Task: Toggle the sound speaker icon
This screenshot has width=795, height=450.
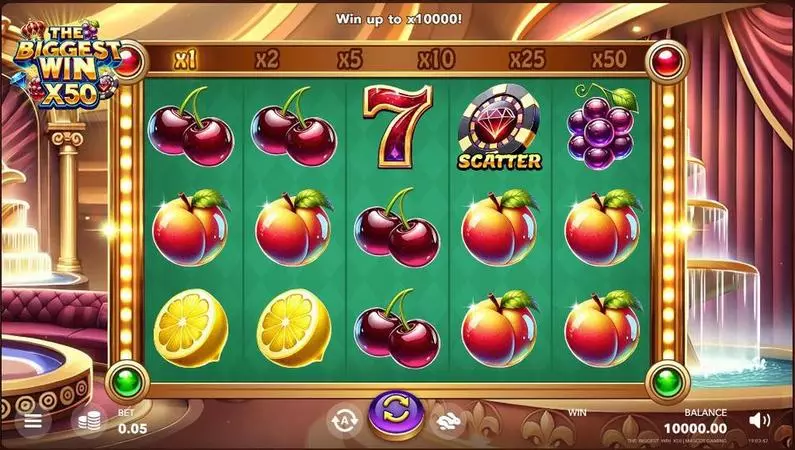Action: tap(761, 420)
